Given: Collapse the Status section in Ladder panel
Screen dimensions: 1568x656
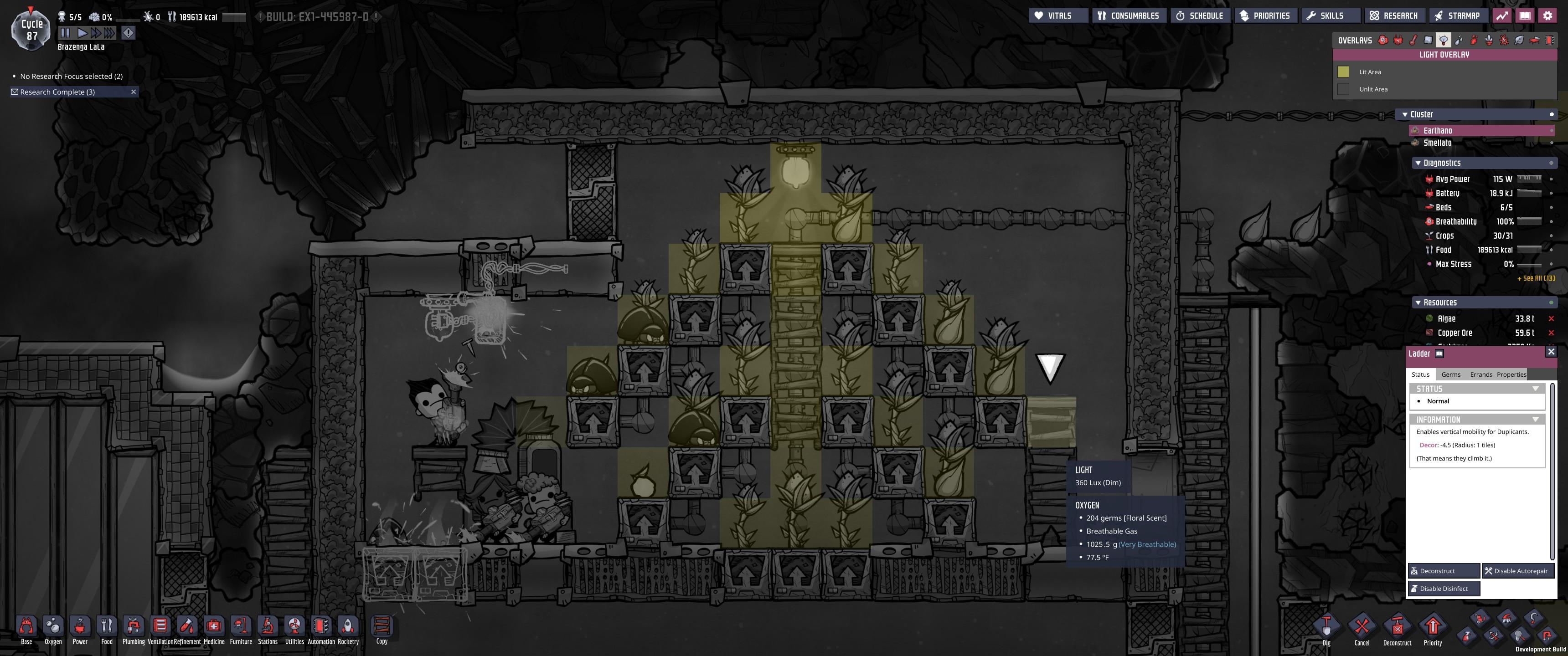Looking at the screenshot, I should coord(1536,388).
